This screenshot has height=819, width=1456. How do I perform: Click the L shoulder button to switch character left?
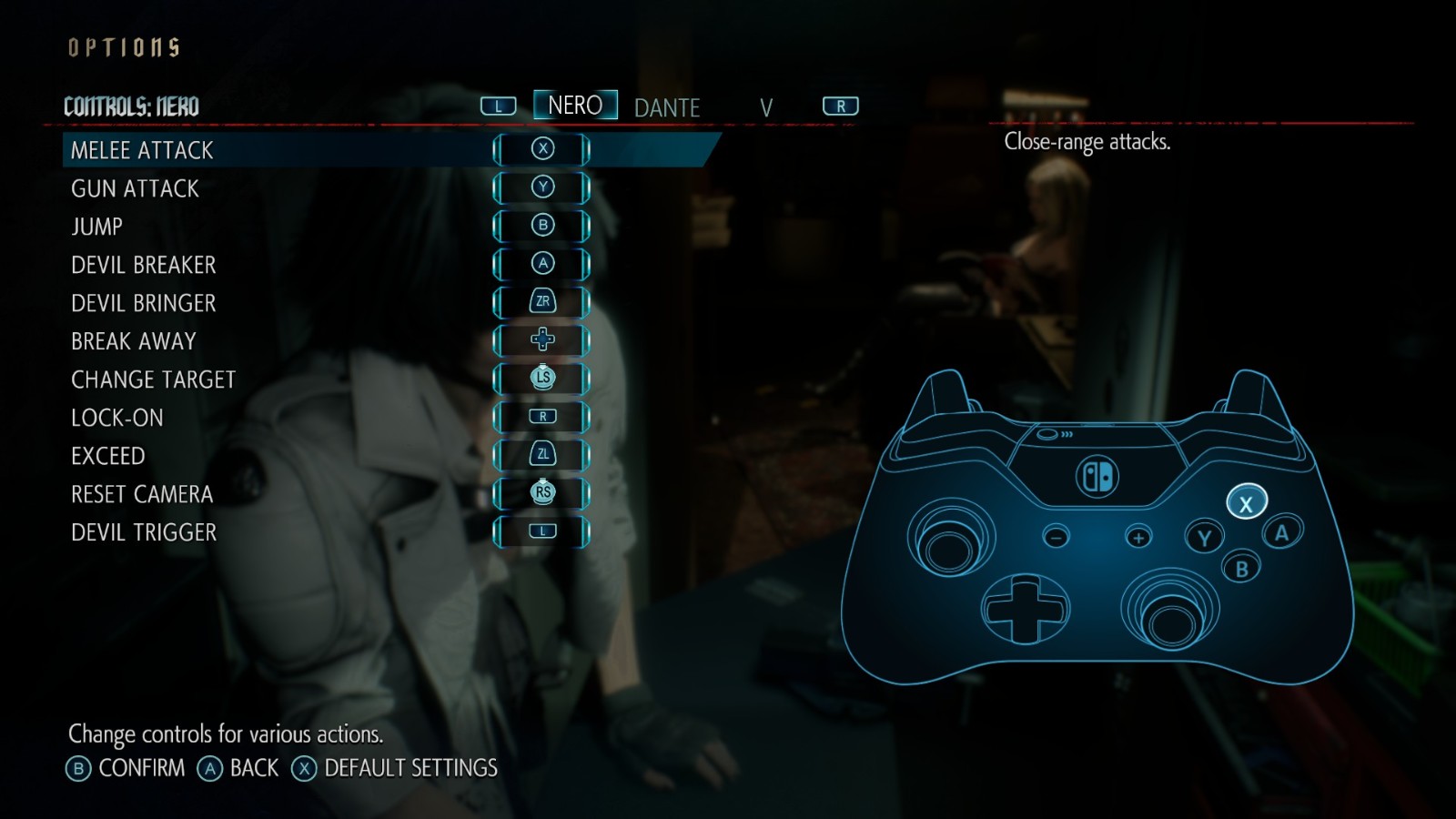pyautogui.click(x=497, y=105)
